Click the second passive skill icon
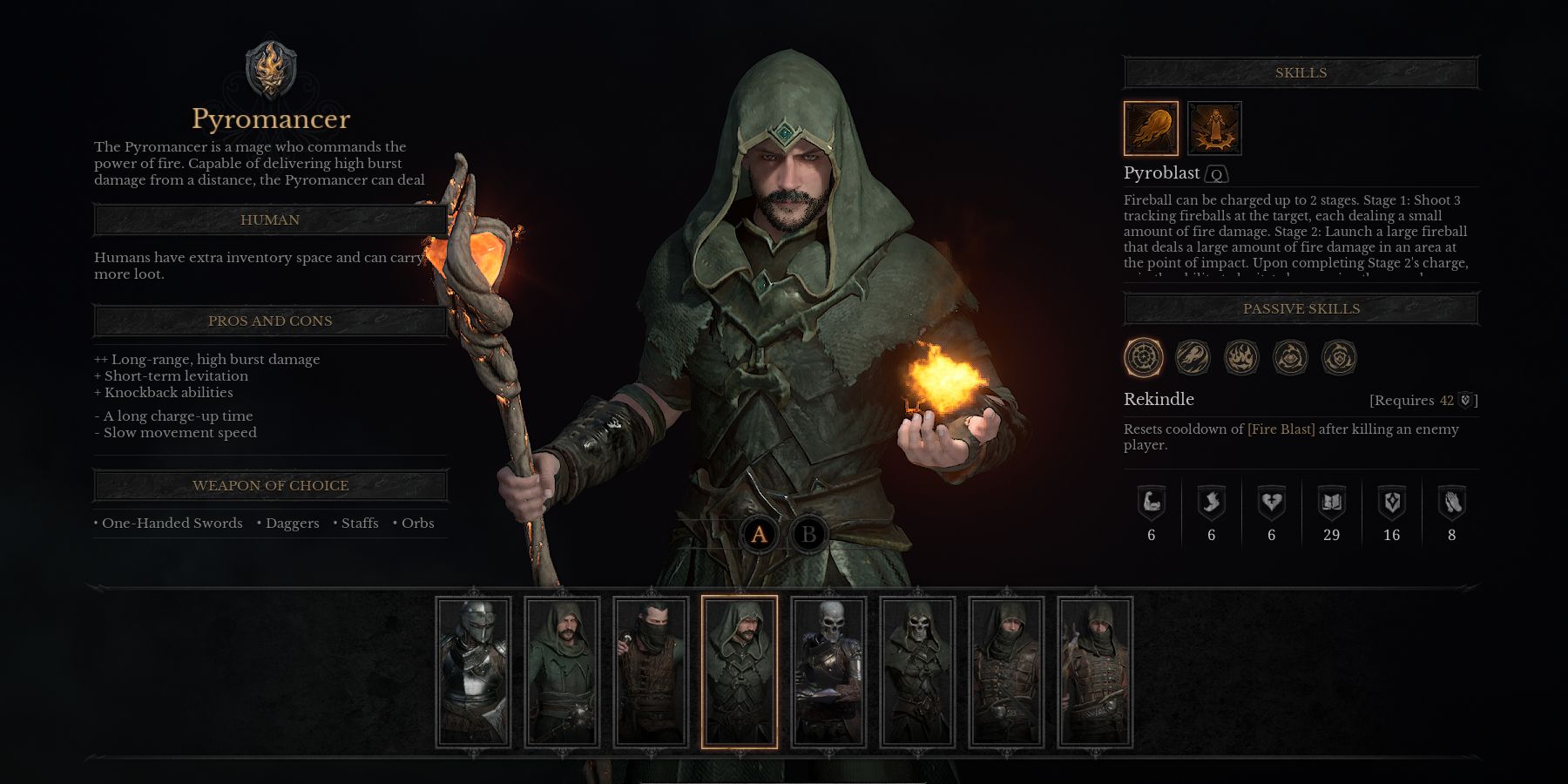 tap(1192, 358)
